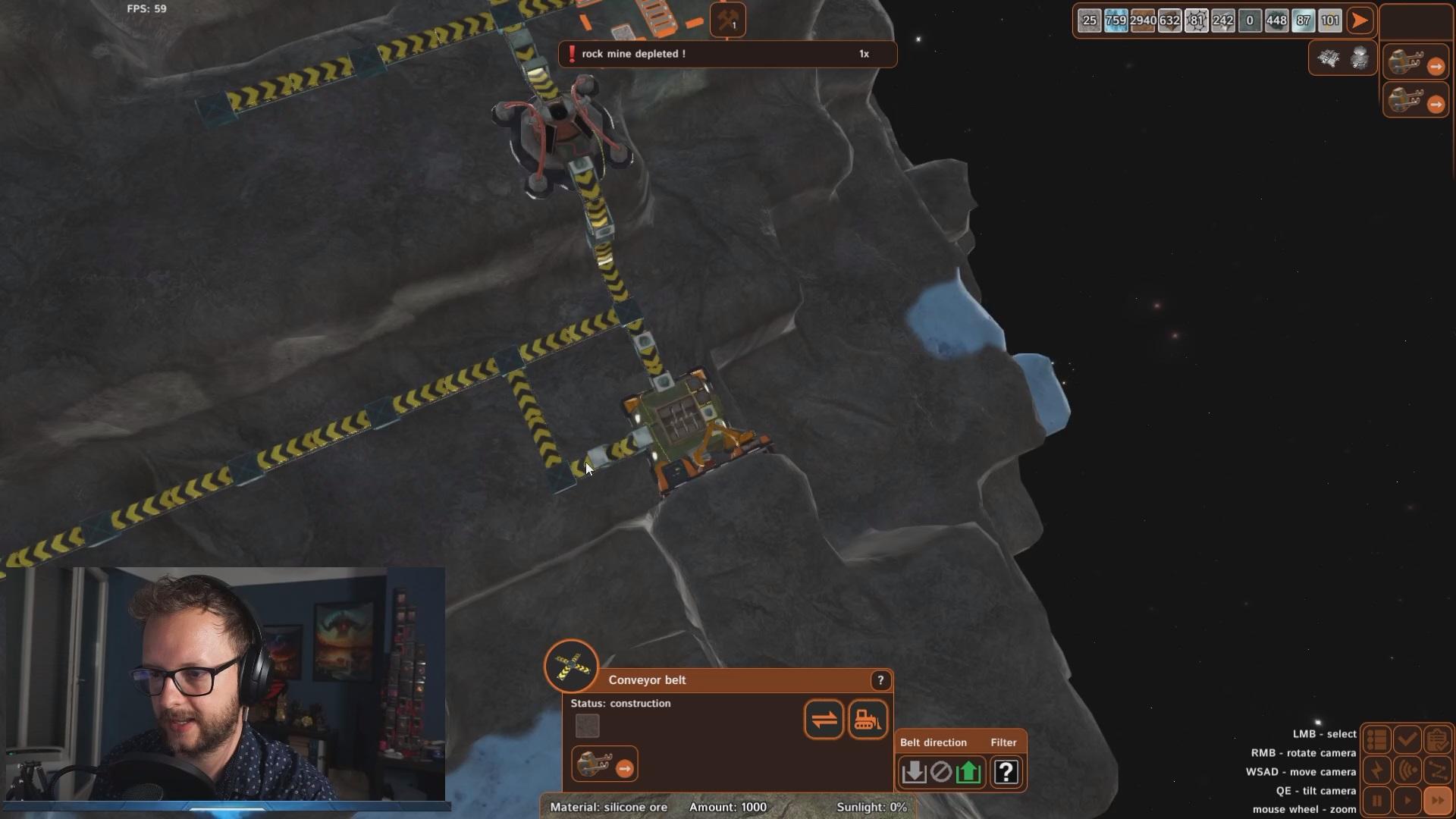Screen dimensions: 1456x819
Task: Click the drone task button in Conveyor panel
Action: point(604,764)
